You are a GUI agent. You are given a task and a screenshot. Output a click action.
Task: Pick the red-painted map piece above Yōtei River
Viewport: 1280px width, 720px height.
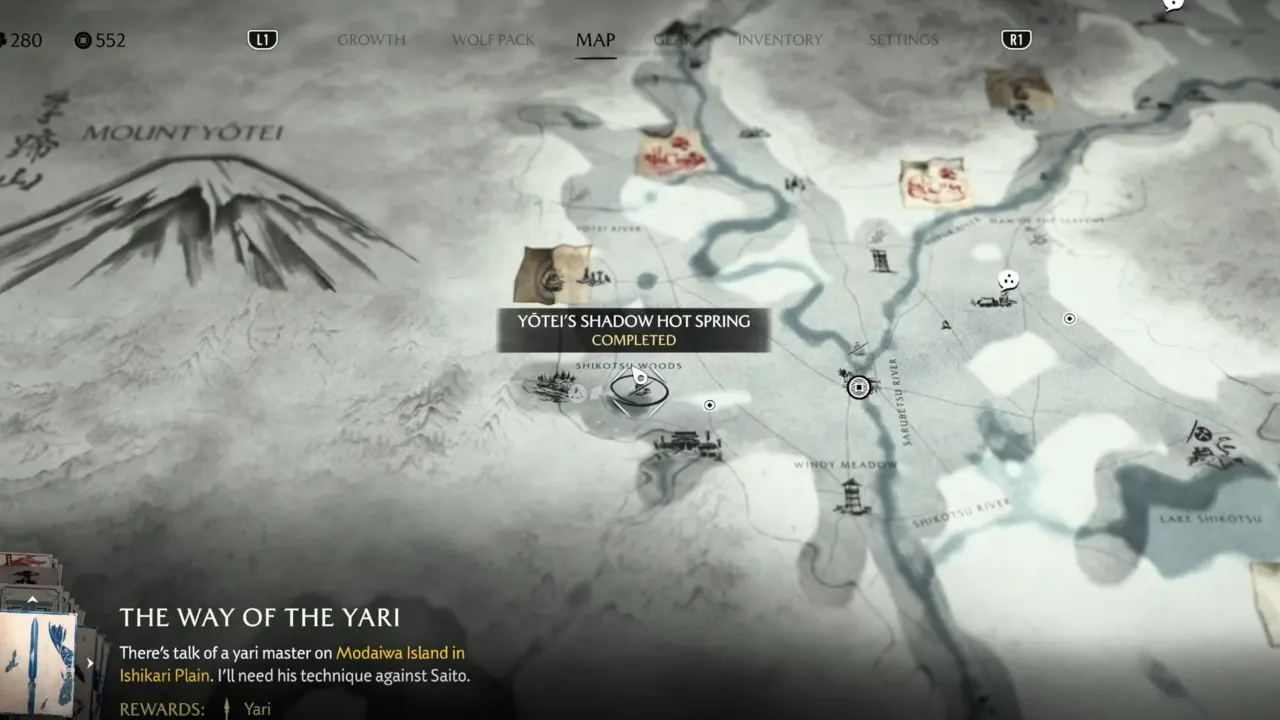click(x=671, y=155)
